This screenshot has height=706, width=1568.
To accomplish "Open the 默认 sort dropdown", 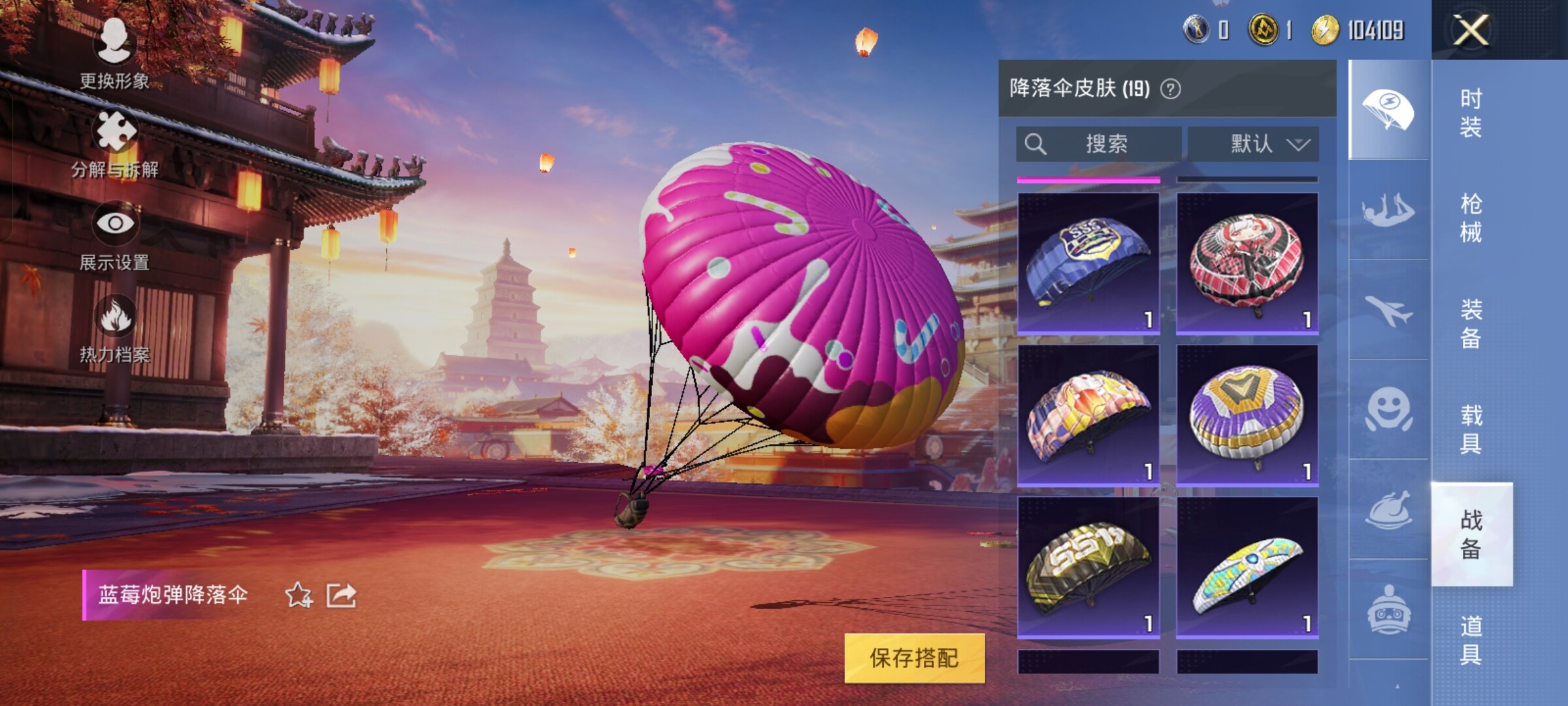I will coord(1253,144).
